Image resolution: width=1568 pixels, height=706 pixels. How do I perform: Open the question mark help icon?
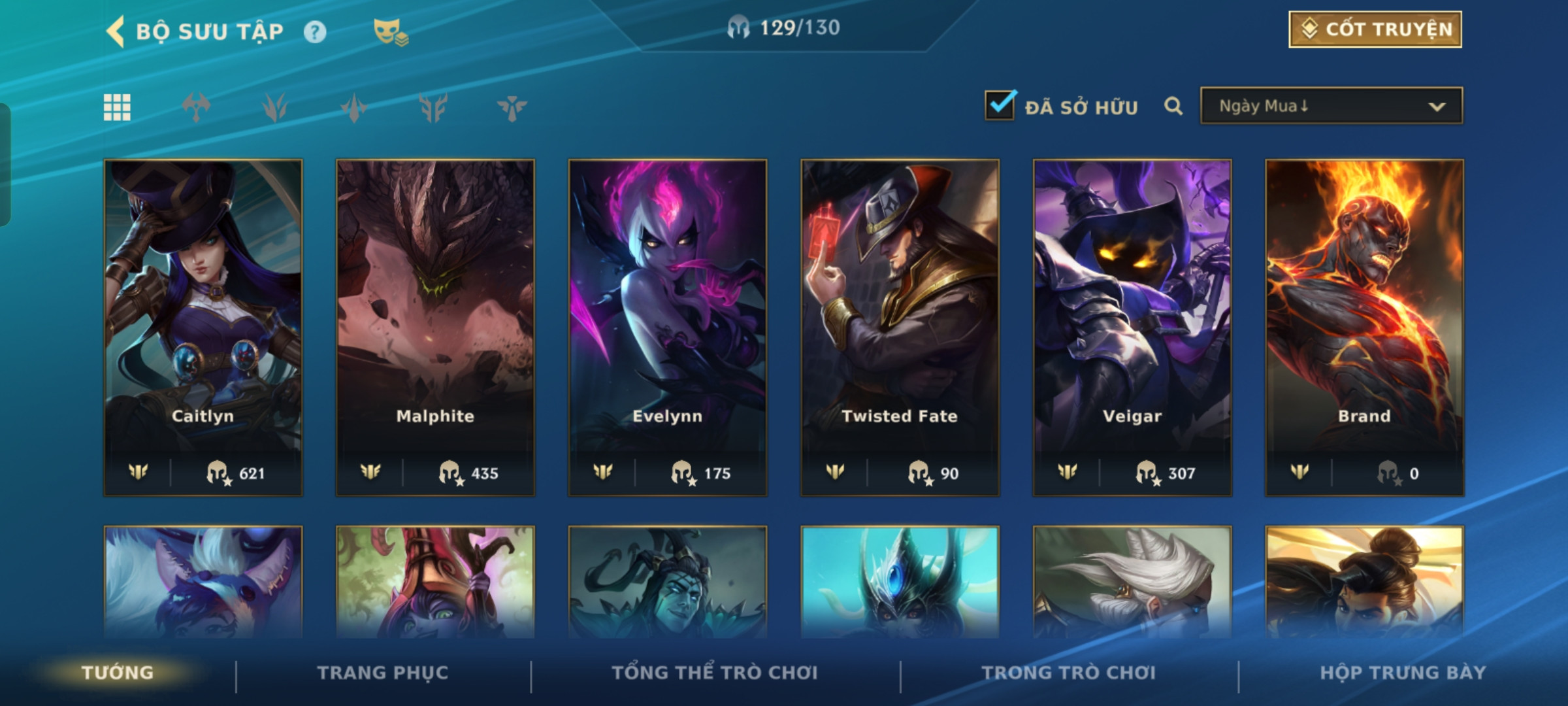(x=315, y=32)
